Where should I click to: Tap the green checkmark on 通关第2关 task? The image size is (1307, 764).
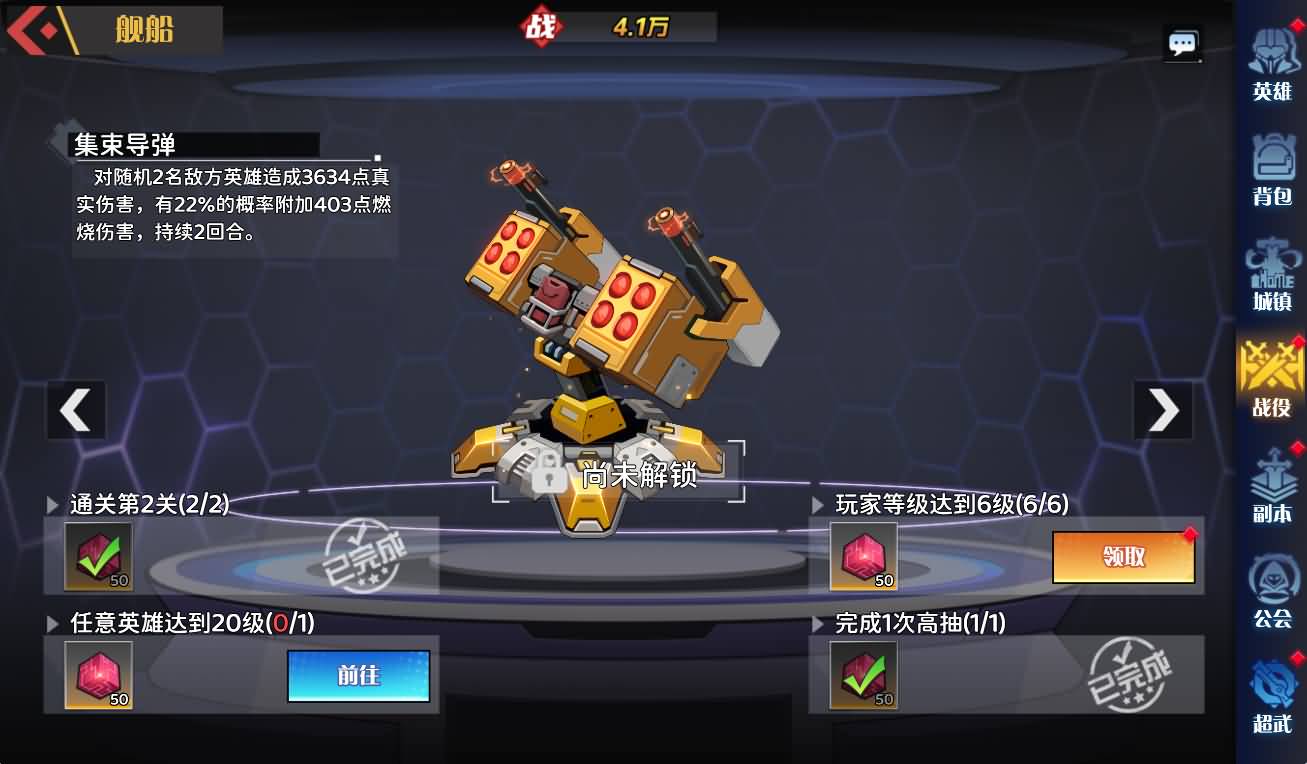point(97,558)
